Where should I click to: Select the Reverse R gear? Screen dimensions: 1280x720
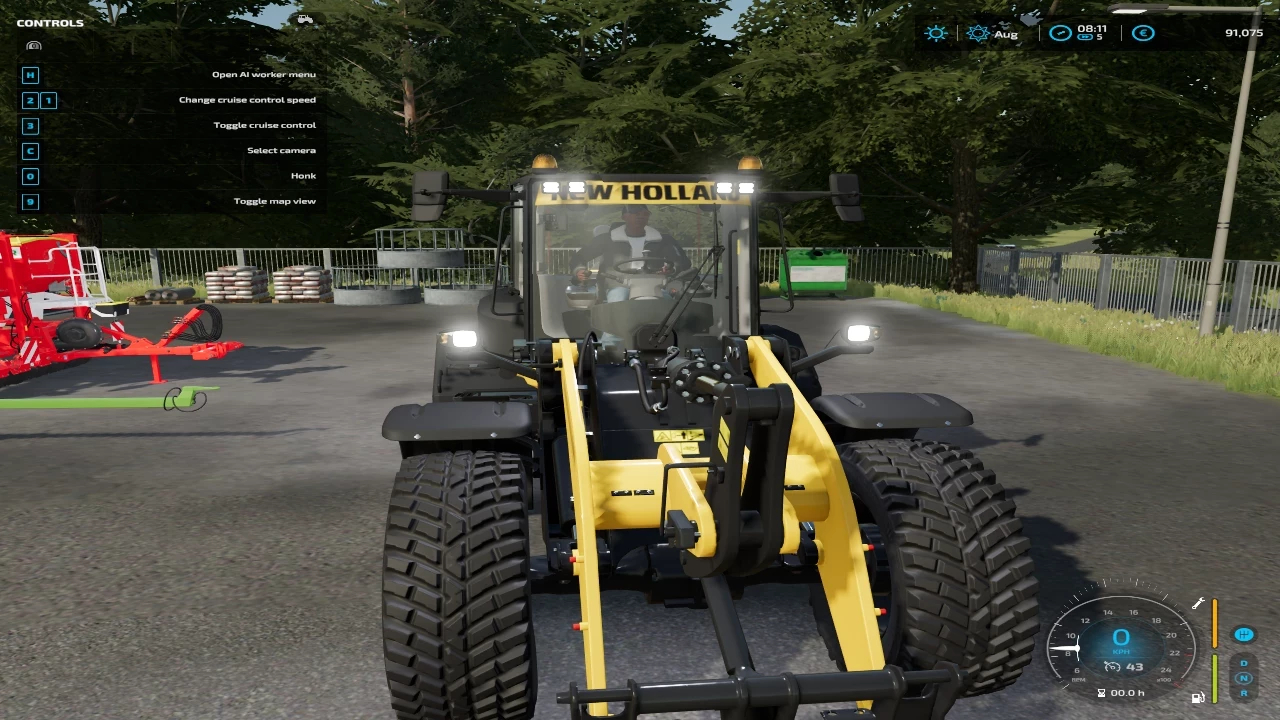click(x=1244, y=692)
